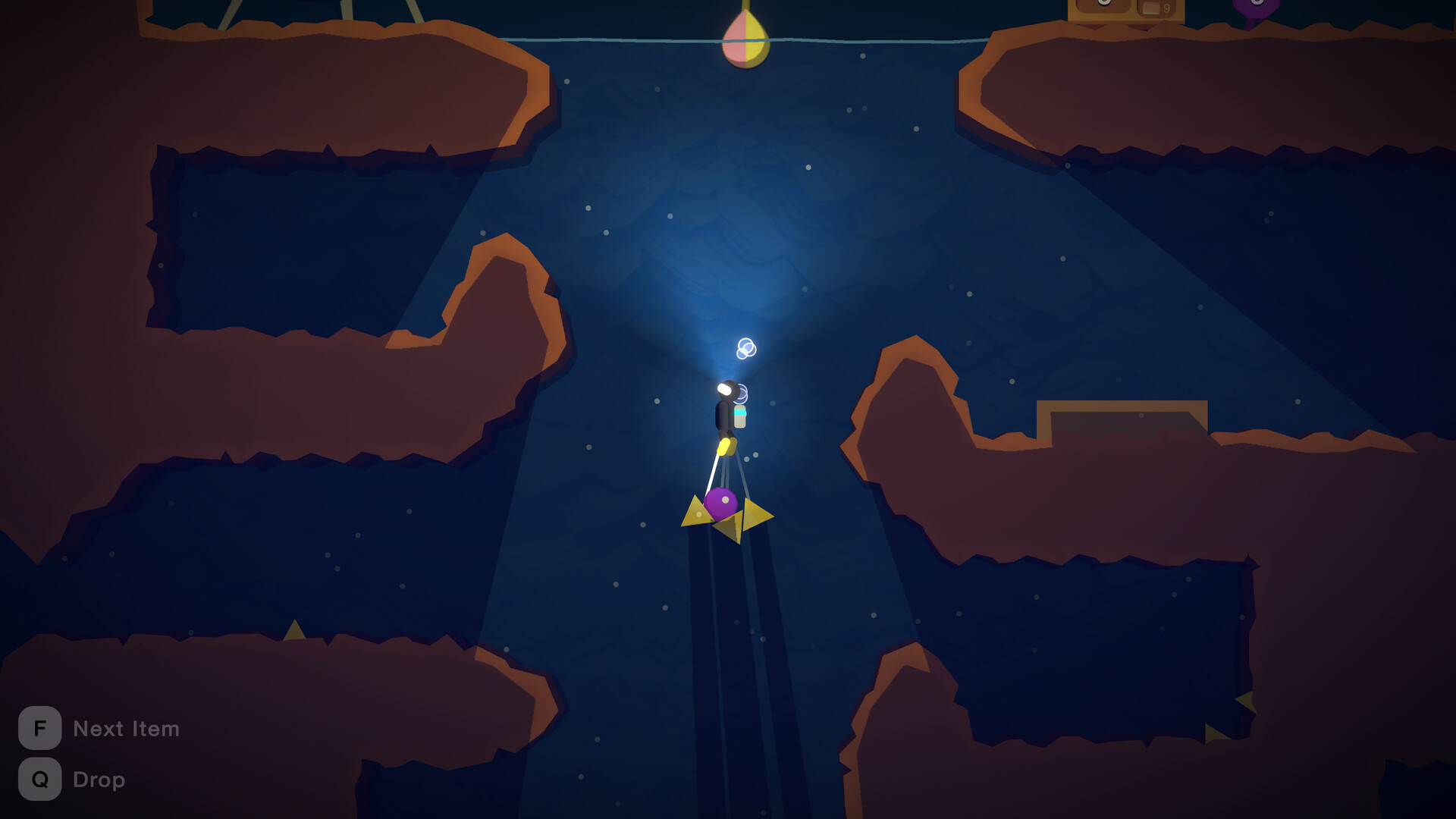Click the Drop label

(x=99, y=779)
